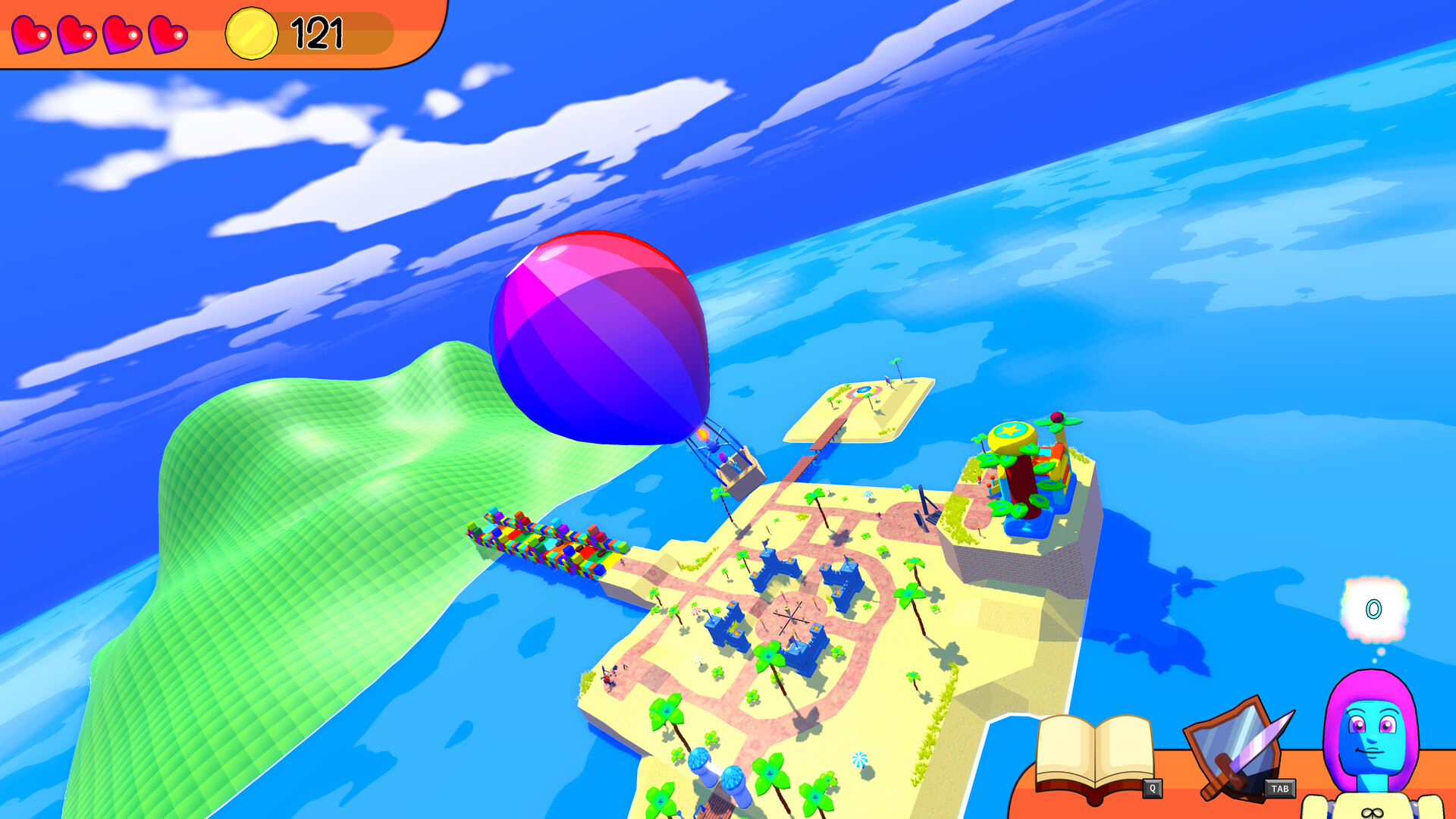Open the quest book journal icon
This screenshot has width=1456, height=819.
[x=1094, y=752]
